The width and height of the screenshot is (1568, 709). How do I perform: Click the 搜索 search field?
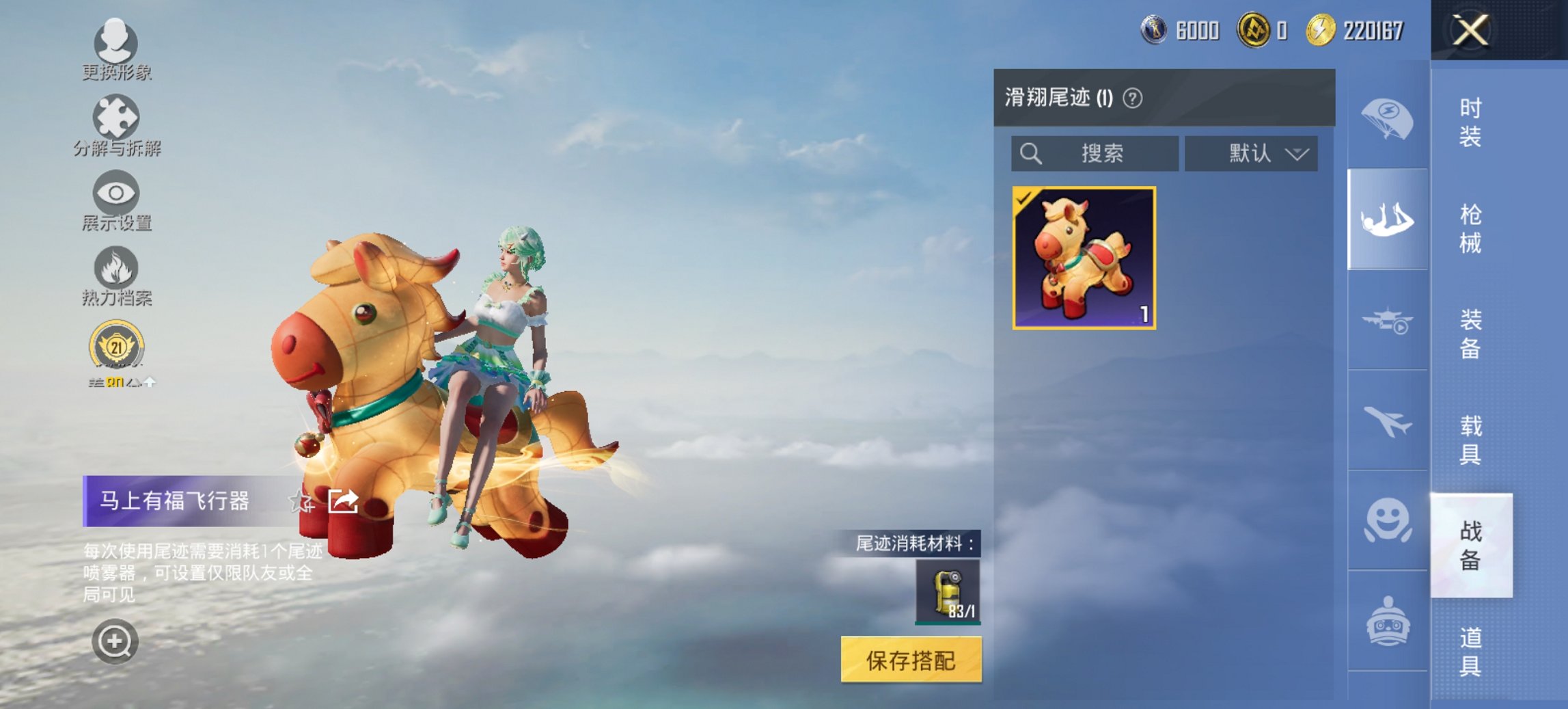click(1093, 153)
